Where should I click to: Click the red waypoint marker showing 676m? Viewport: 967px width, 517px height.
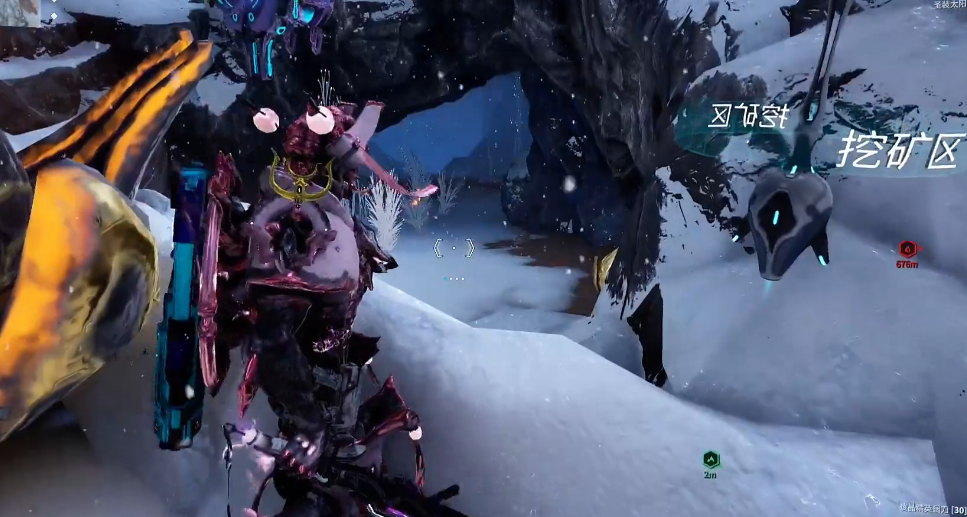(x=907, y=249)
